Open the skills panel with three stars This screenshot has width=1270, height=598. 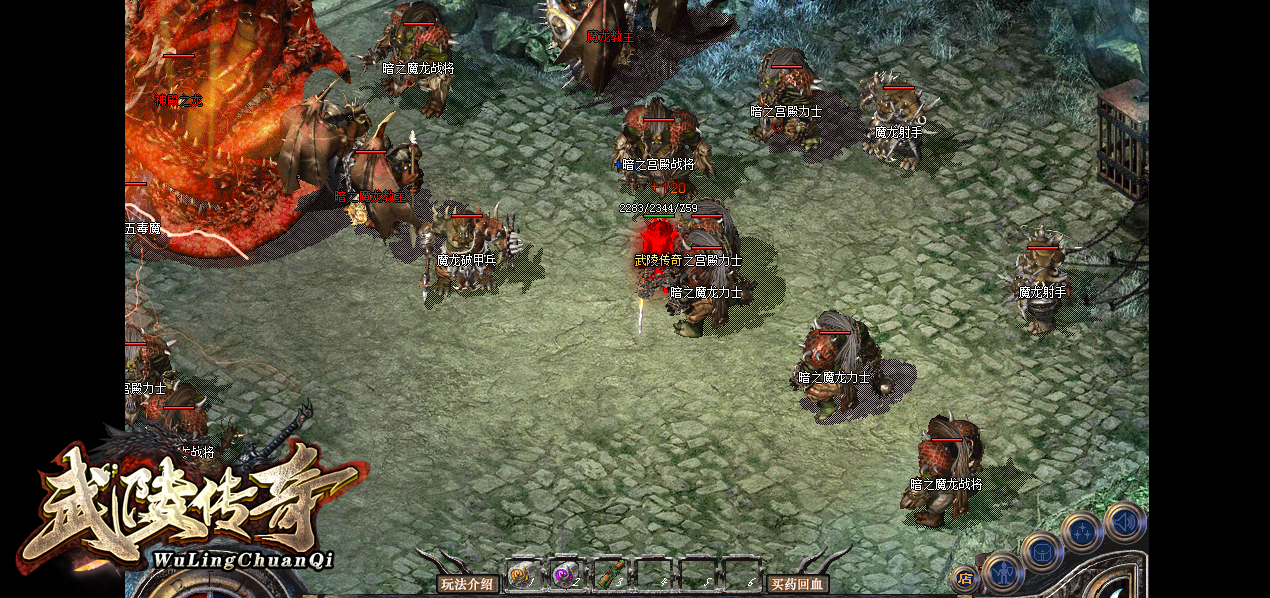(1083, 531)
